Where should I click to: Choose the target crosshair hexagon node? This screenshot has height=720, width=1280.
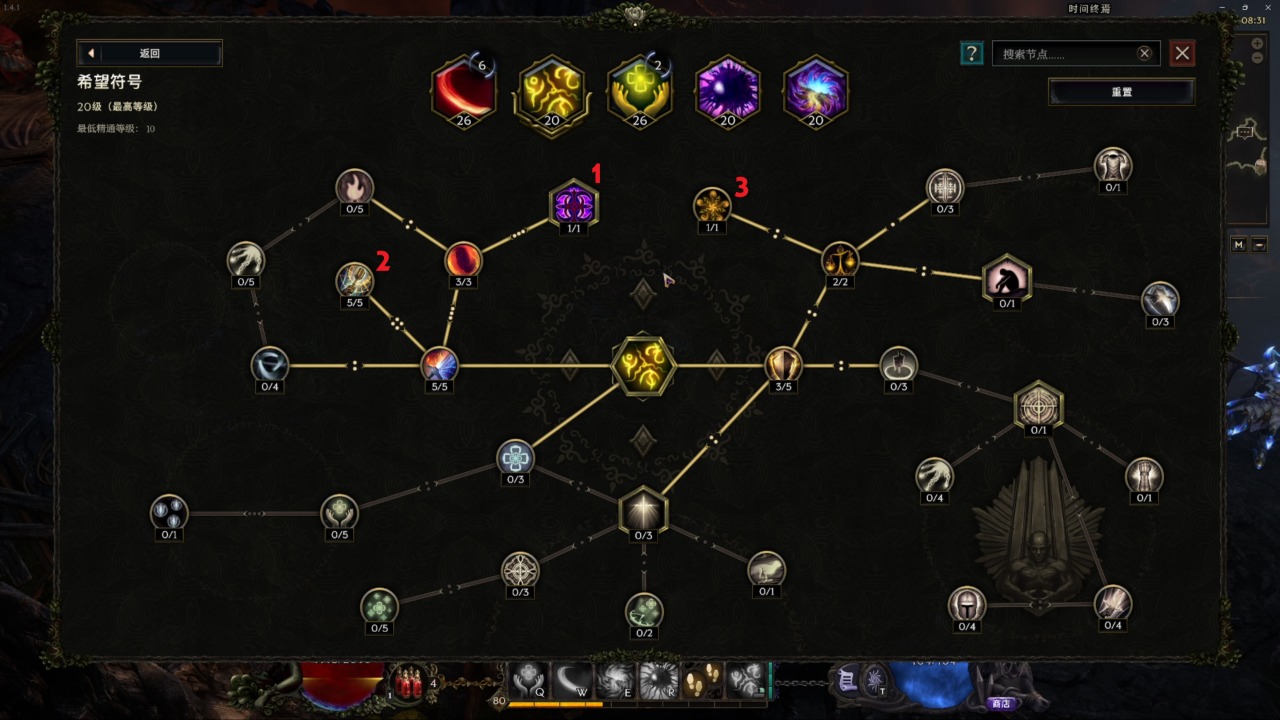[x=1038, y=406]
